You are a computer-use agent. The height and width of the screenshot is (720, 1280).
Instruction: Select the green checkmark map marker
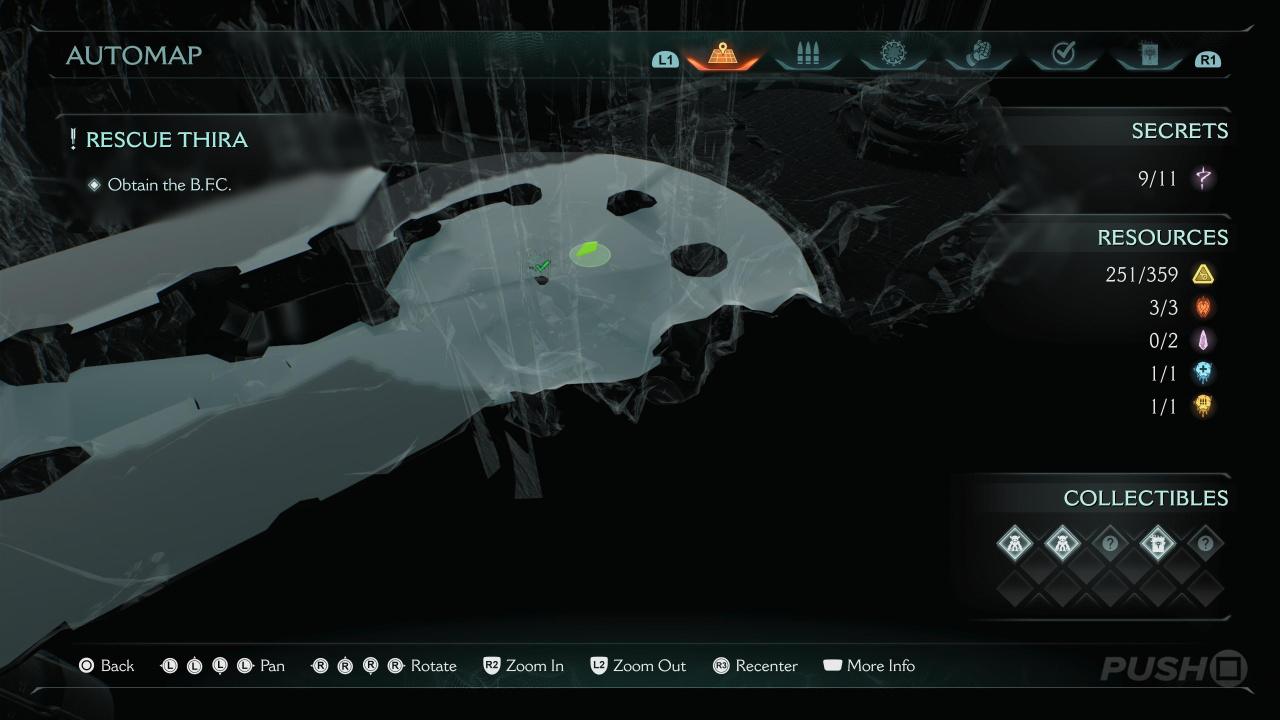(542, 266)
